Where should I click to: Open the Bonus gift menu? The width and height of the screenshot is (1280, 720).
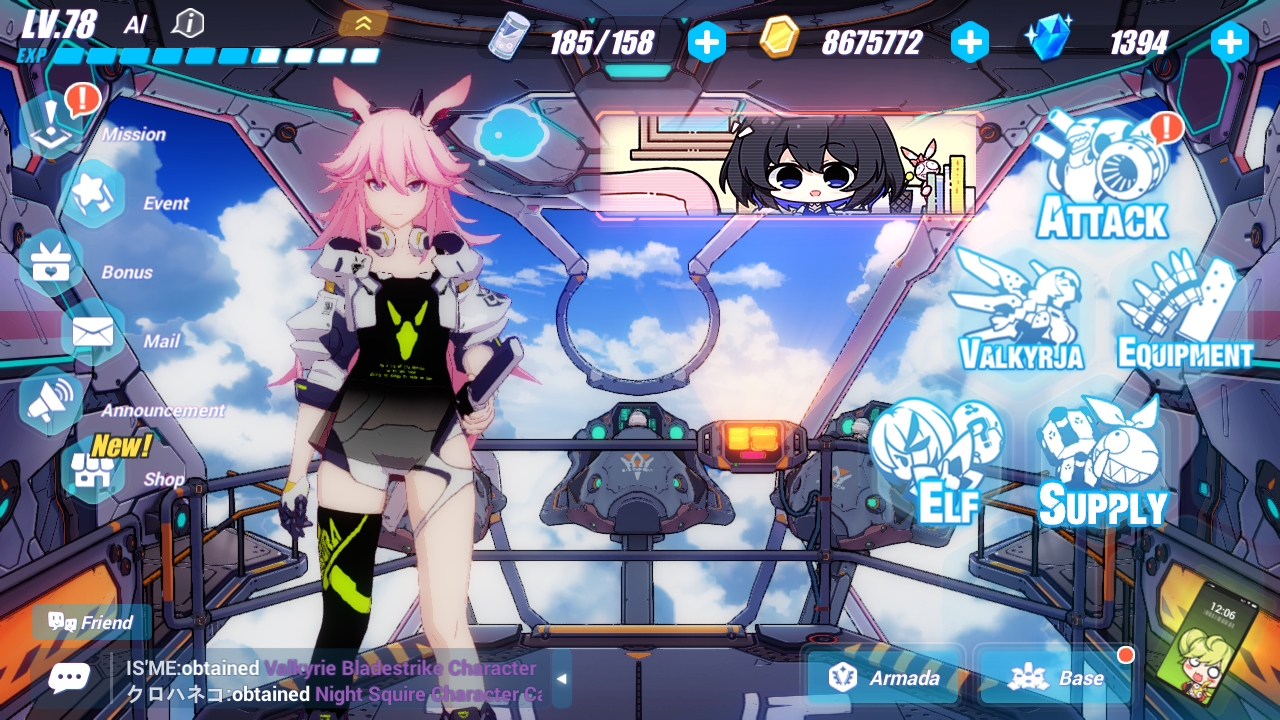[x=50, y=263]
